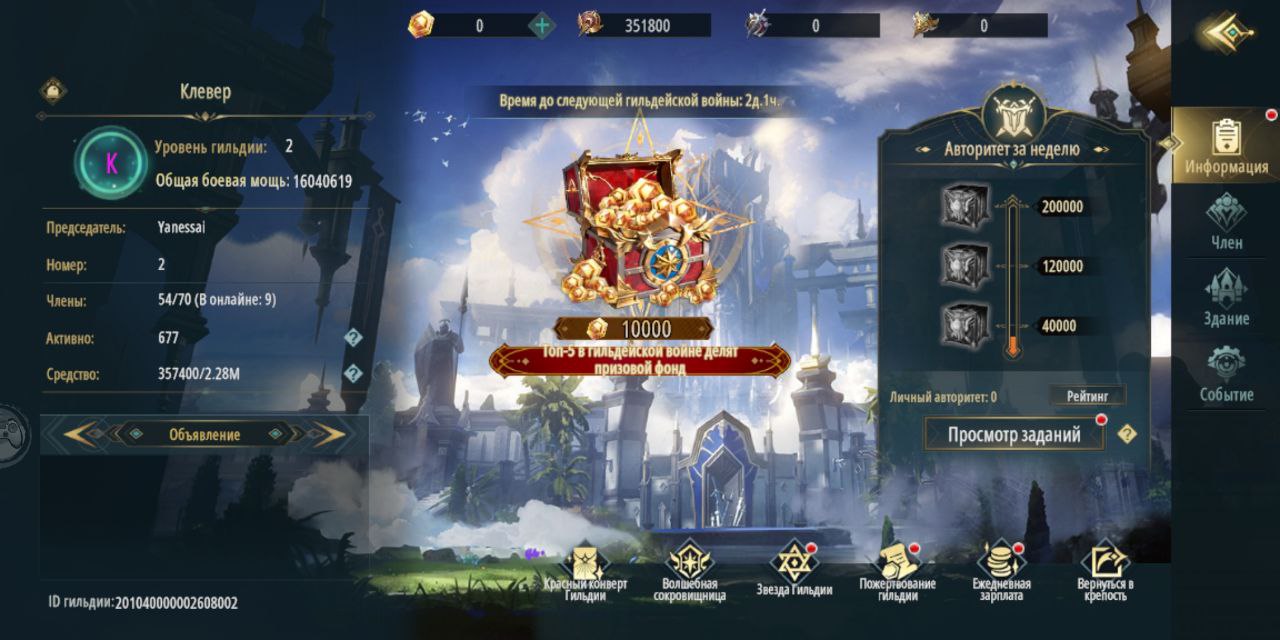Open help next to Просмотр заданий
The image size is (1280, 640).
click(1127, 434)
